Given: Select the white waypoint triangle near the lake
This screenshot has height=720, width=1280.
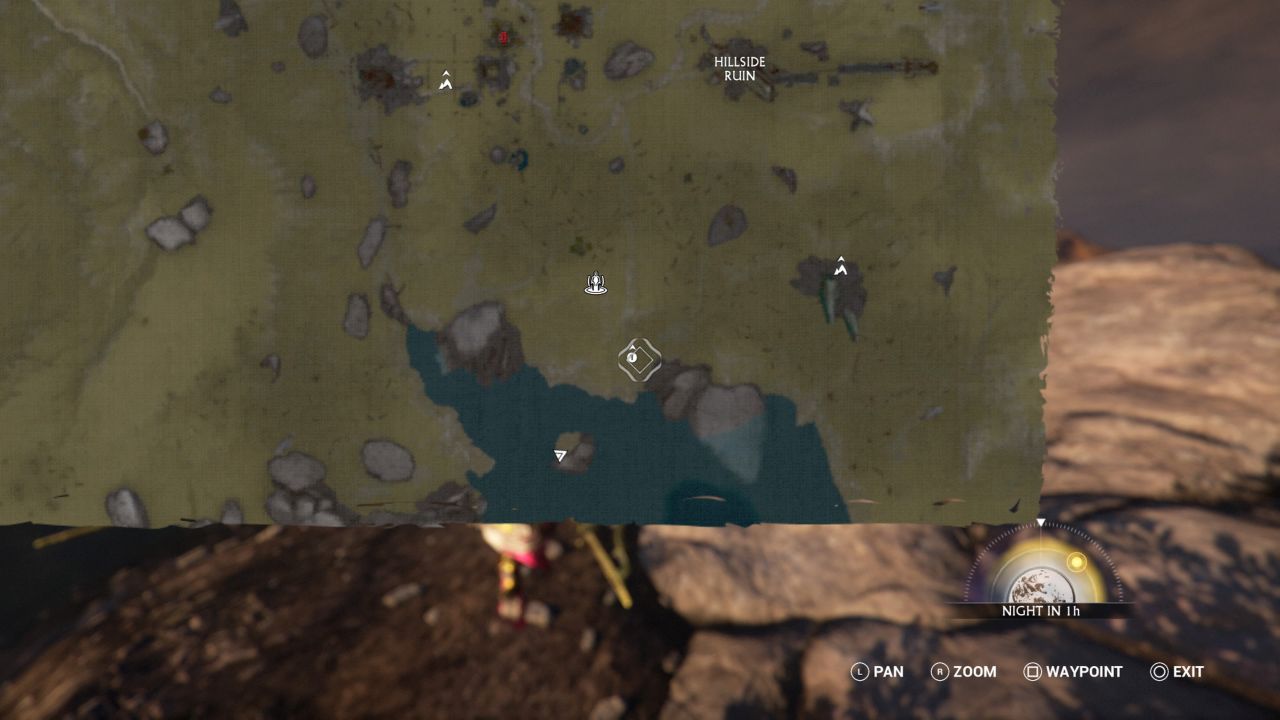Looking at the screenshot, I should (558, 455).
